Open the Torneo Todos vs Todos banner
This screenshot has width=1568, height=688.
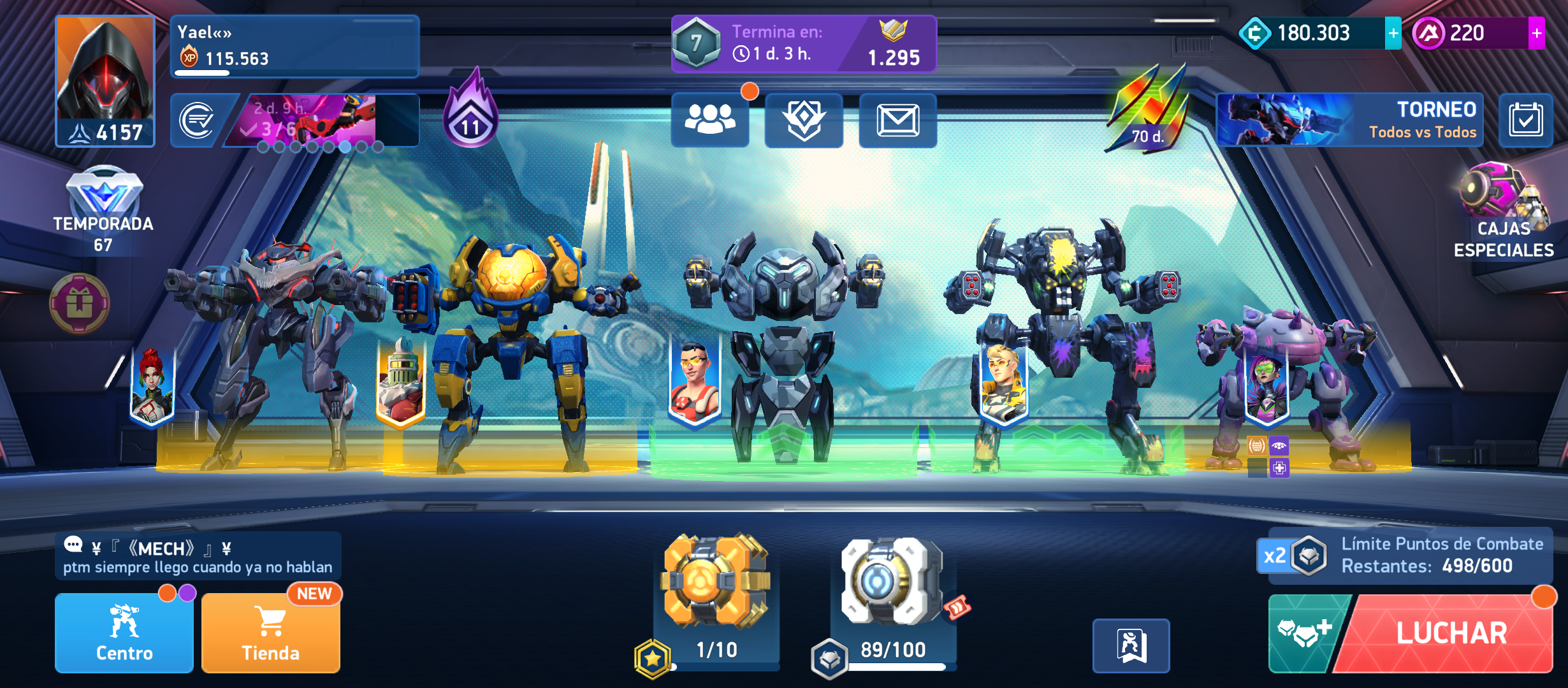coord(1350,120)
